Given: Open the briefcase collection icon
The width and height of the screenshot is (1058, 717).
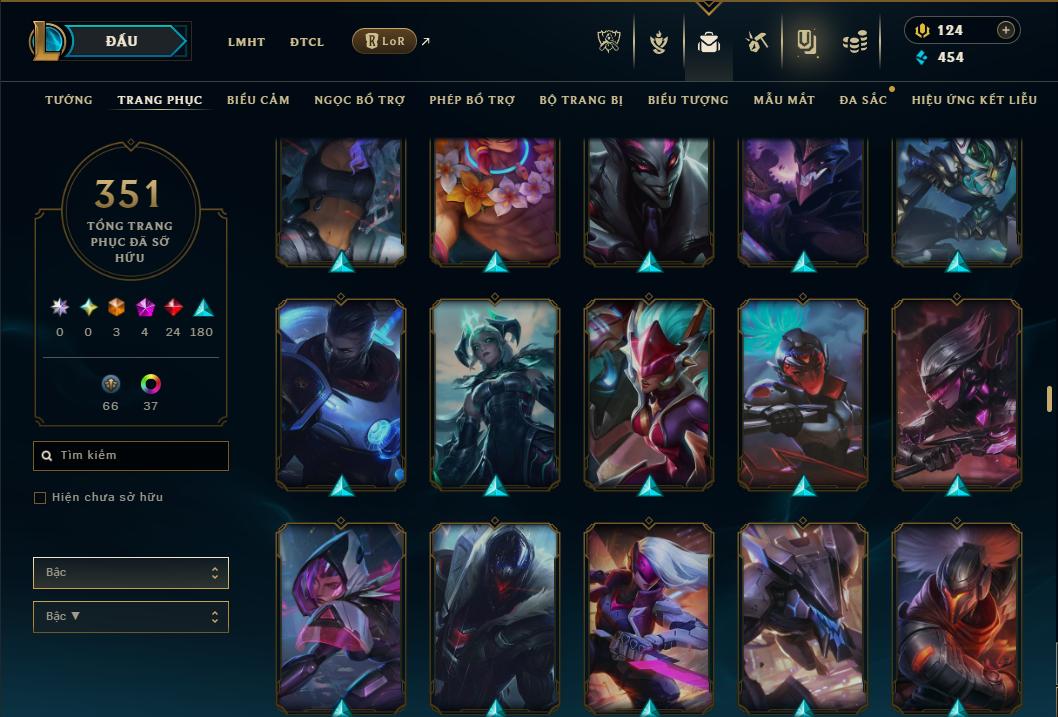Looking at the screenshot, I should click(x=709, y=42).
